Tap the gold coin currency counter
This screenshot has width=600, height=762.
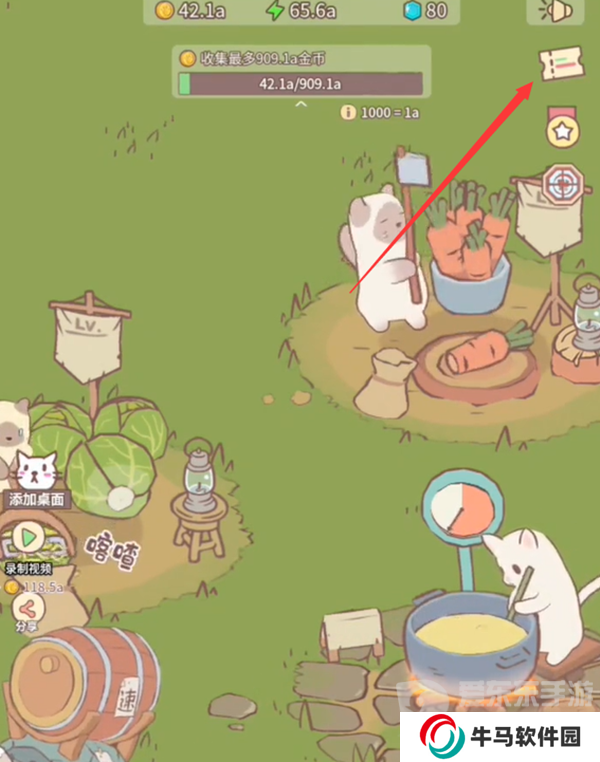pyautogui.click(x=192, y=11)
